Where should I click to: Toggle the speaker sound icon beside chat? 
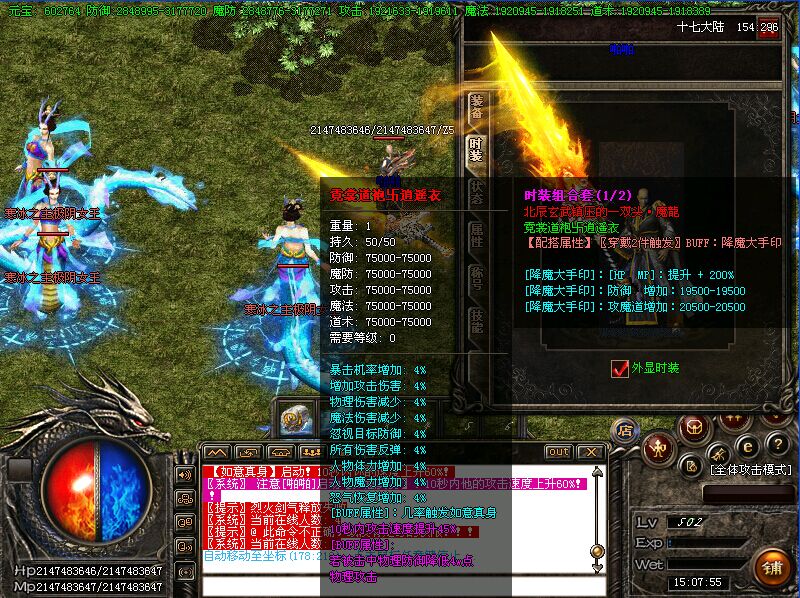[x=184, y=474]
